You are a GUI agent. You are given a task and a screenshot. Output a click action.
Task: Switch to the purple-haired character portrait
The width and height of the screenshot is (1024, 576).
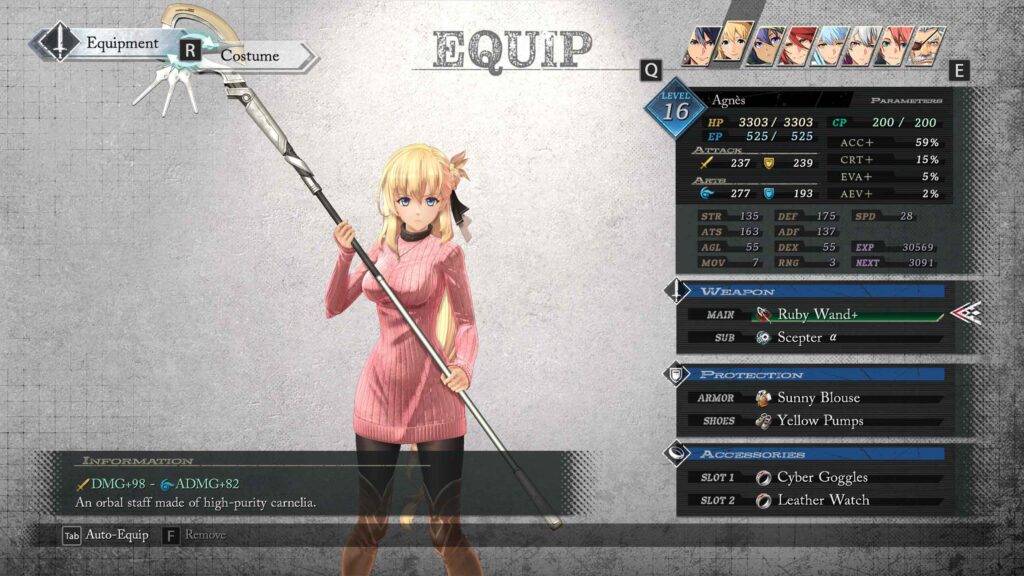click(x=765, y=46)
